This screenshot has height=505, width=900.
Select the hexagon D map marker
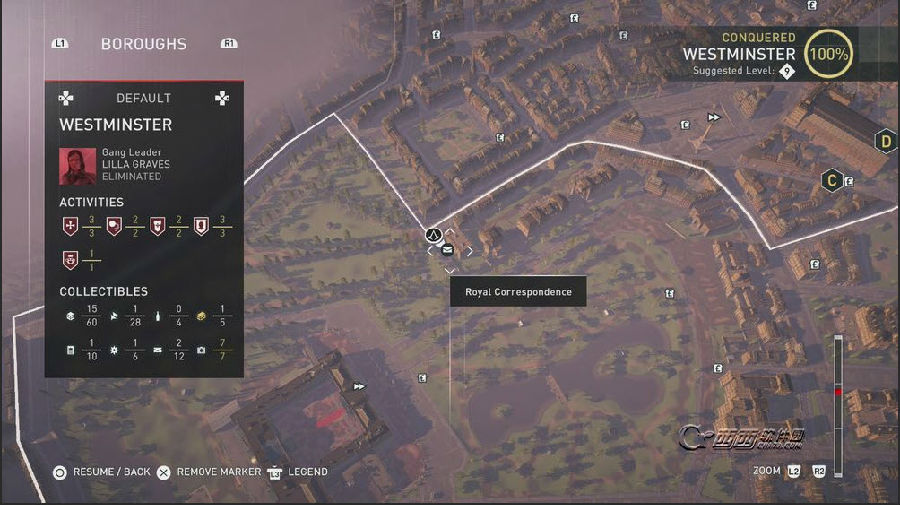coord(885,141)
